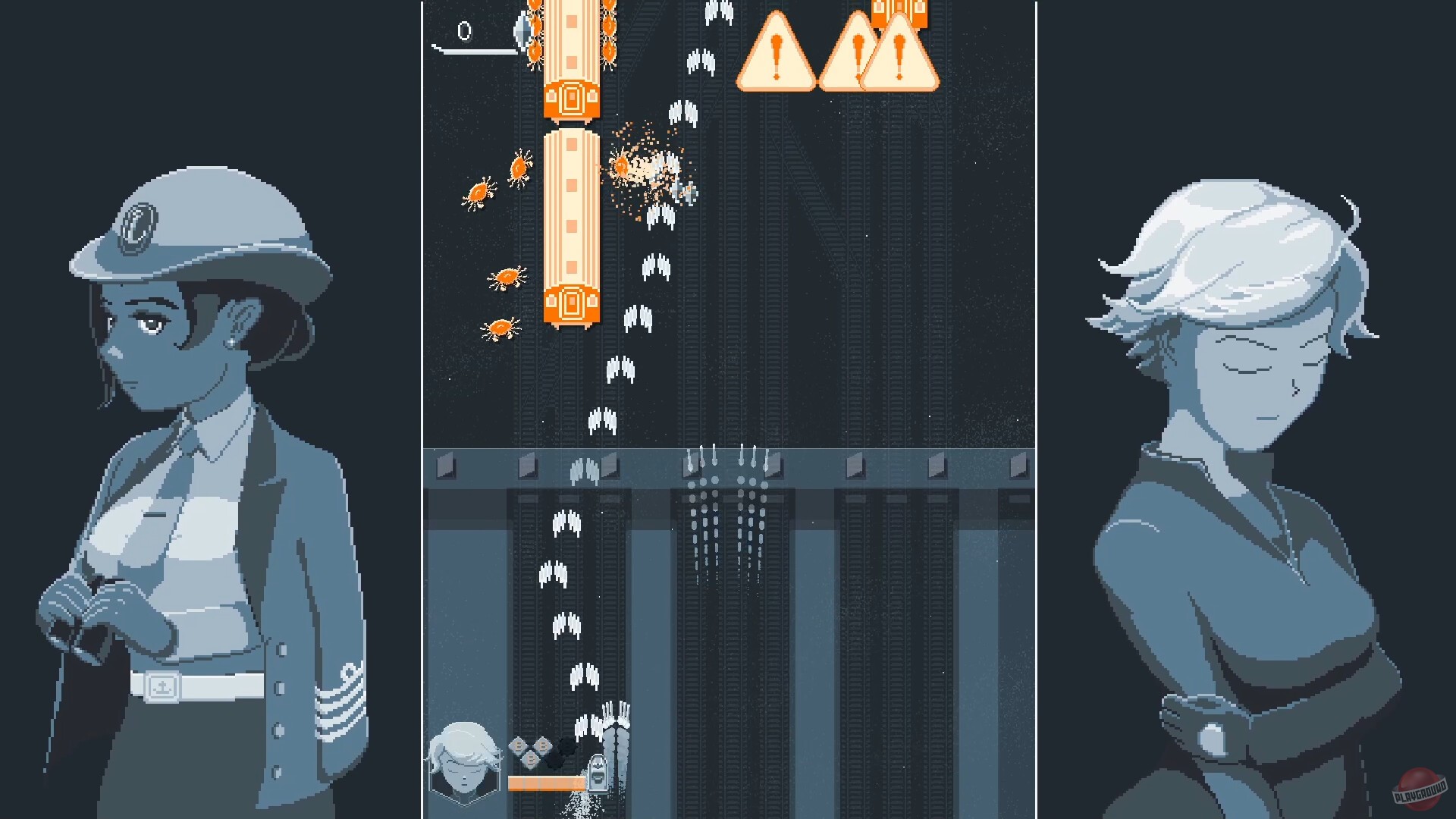Select the score counter showing 0
The height and width of the screenshot is (819, 1456).
coord(464,32)
